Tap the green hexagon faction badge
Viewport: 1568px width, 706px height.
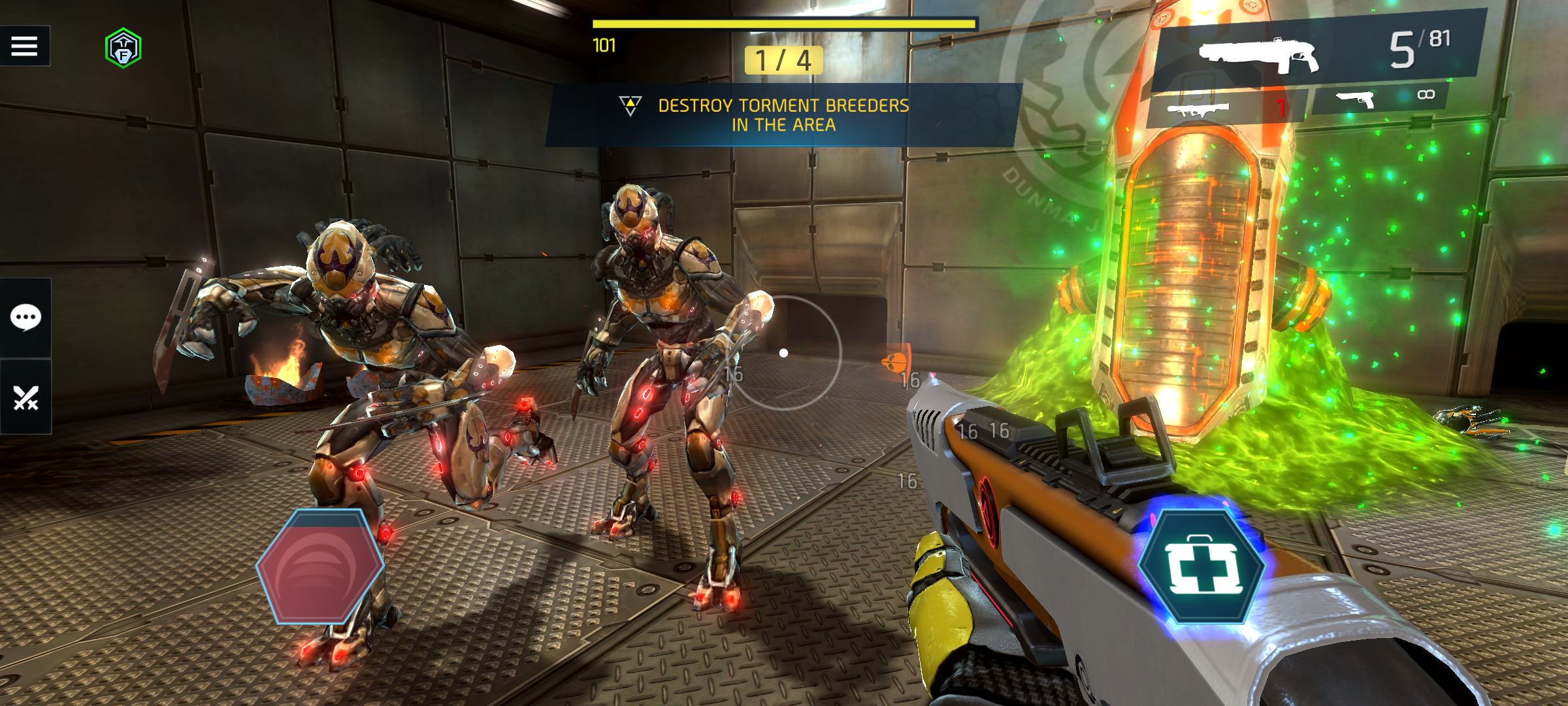[x=123, y=48]
